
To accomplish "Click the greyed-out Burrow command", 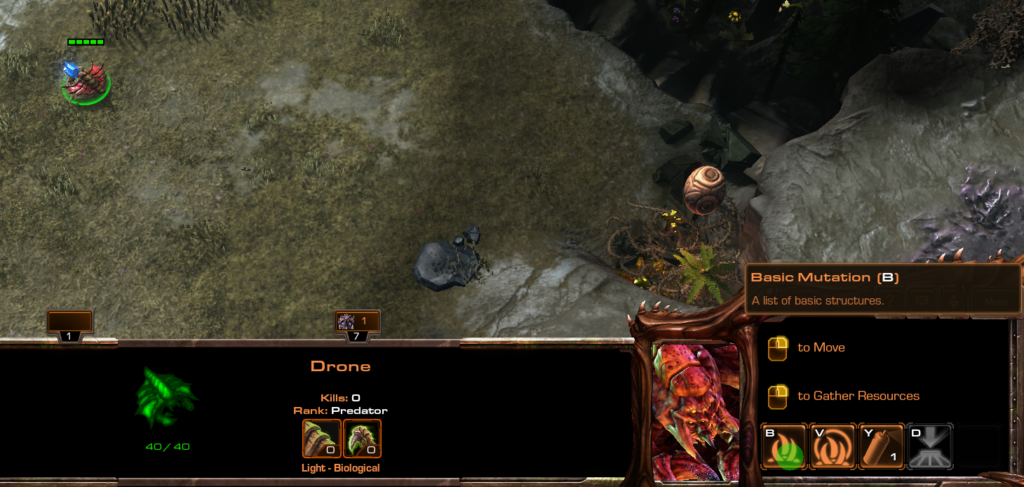I will pos(929,447).
